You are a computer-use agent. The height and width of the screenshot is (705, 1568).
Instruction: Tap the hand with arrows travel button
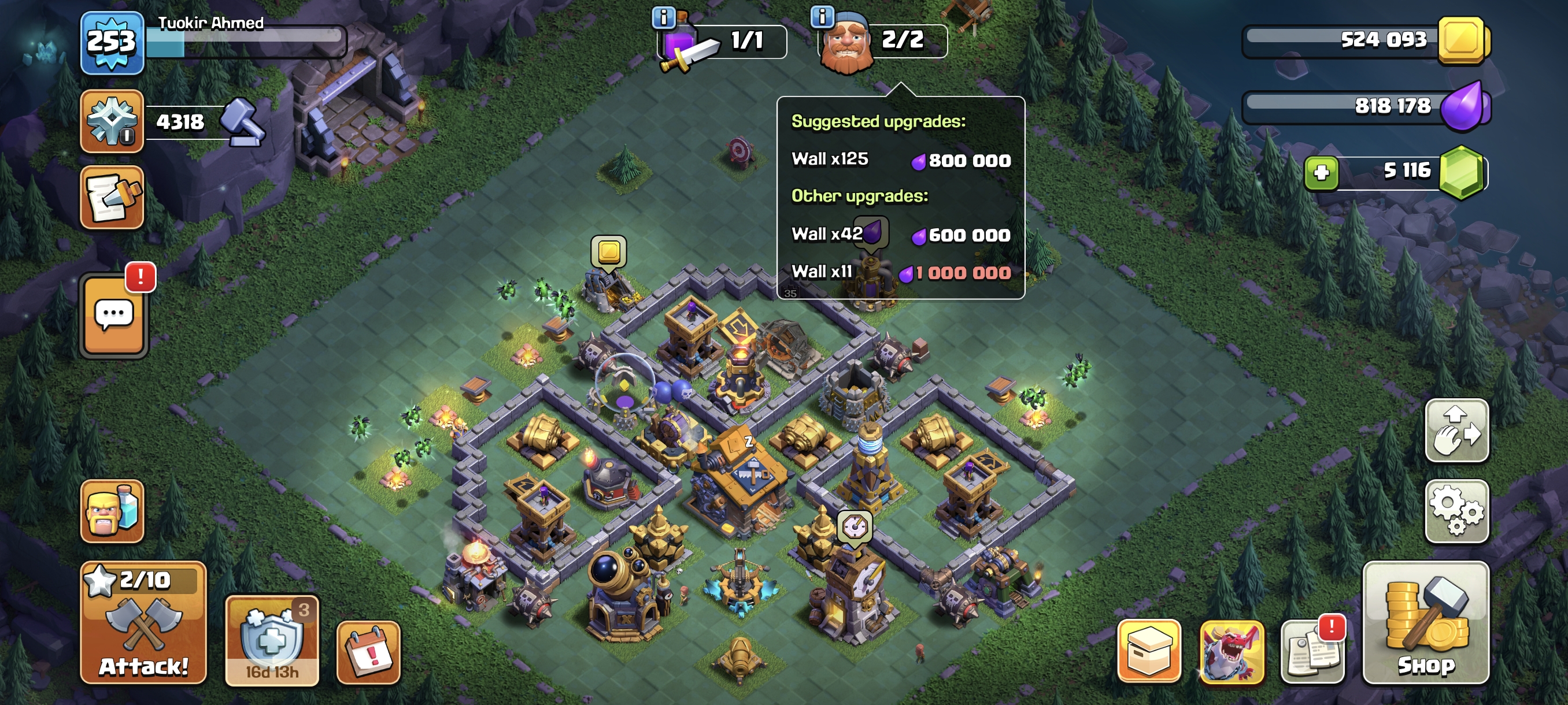[x=1456, y=431]
